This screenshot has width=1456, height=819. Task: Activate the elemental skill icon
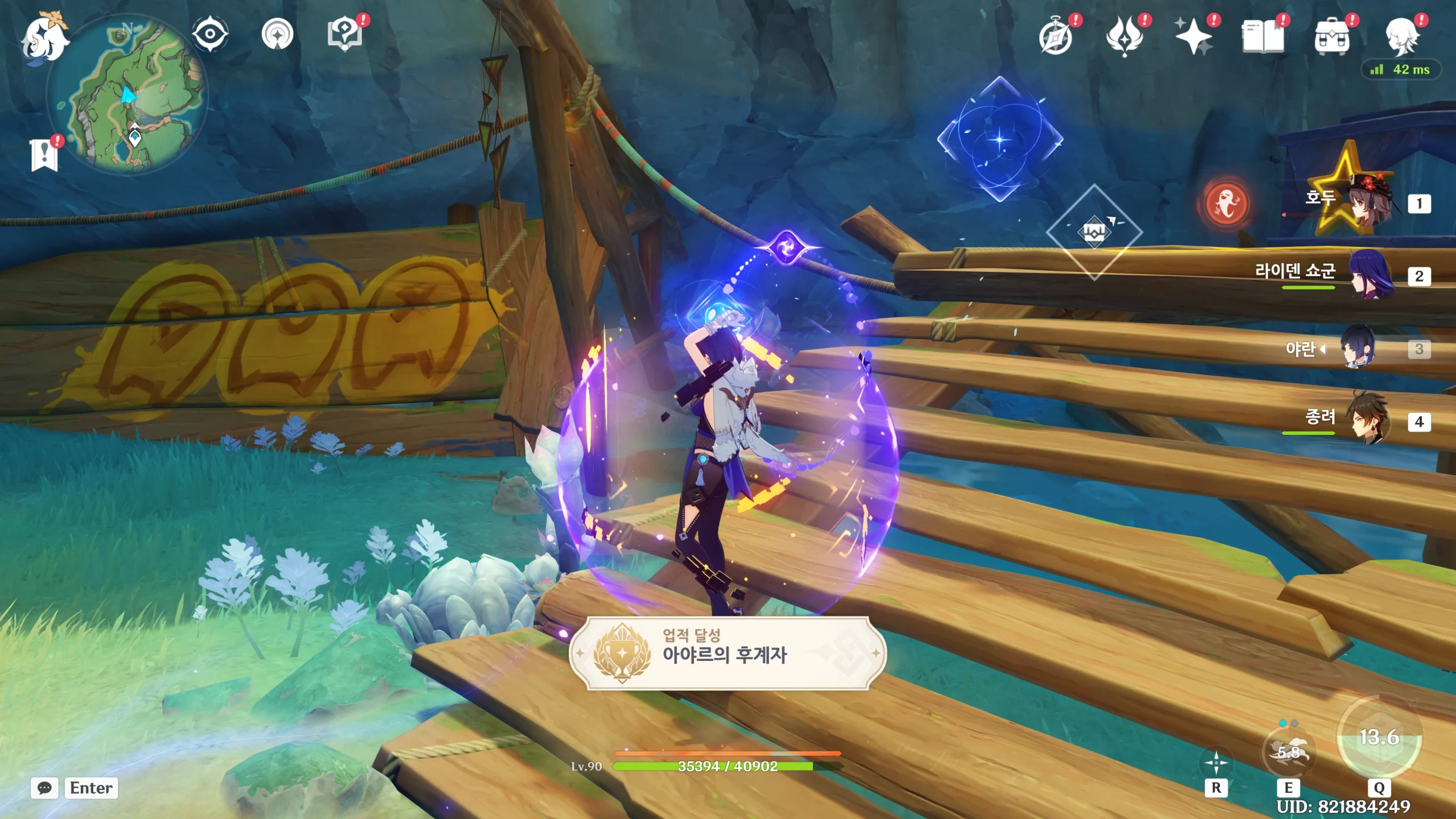[x=1288, y=752]
